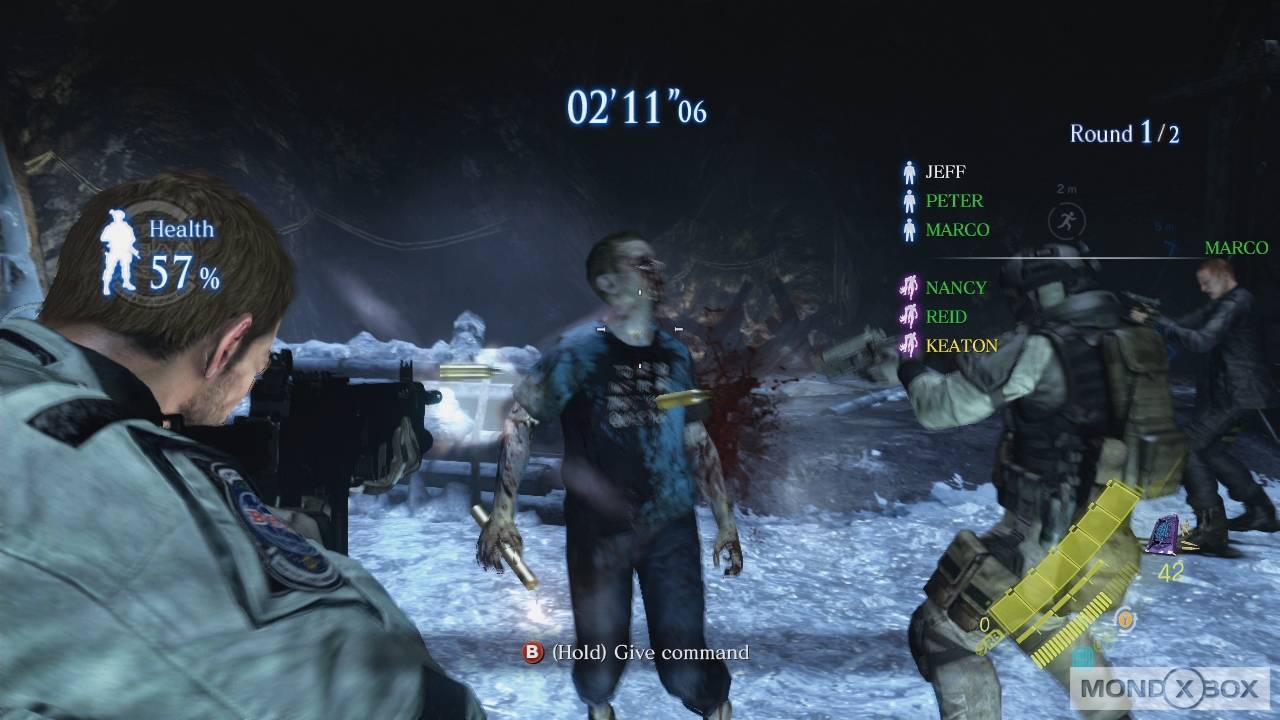Click the Y button prompt icon

pyautogui.click(x=1123, y=620)
